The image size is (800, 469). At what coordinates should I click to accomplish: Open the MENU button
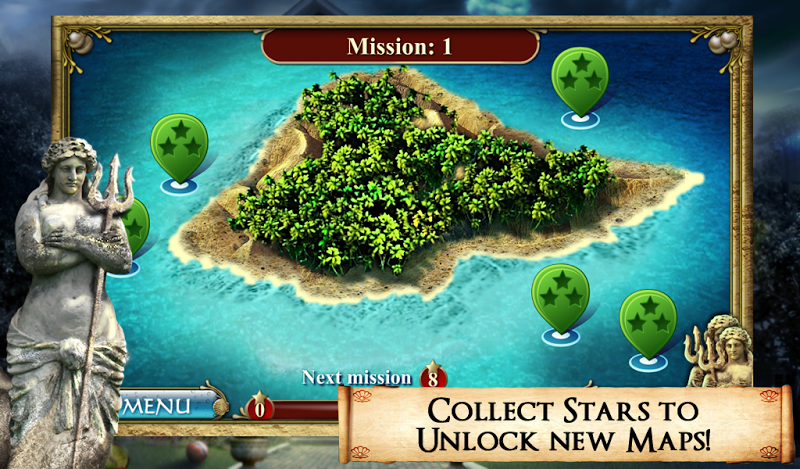166,406
